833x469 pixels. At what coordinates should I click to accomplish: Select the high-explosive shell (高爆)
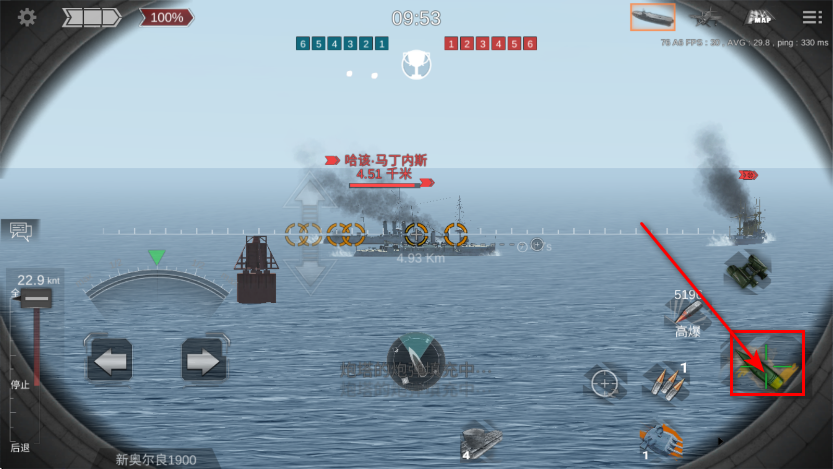pos(690,314)
